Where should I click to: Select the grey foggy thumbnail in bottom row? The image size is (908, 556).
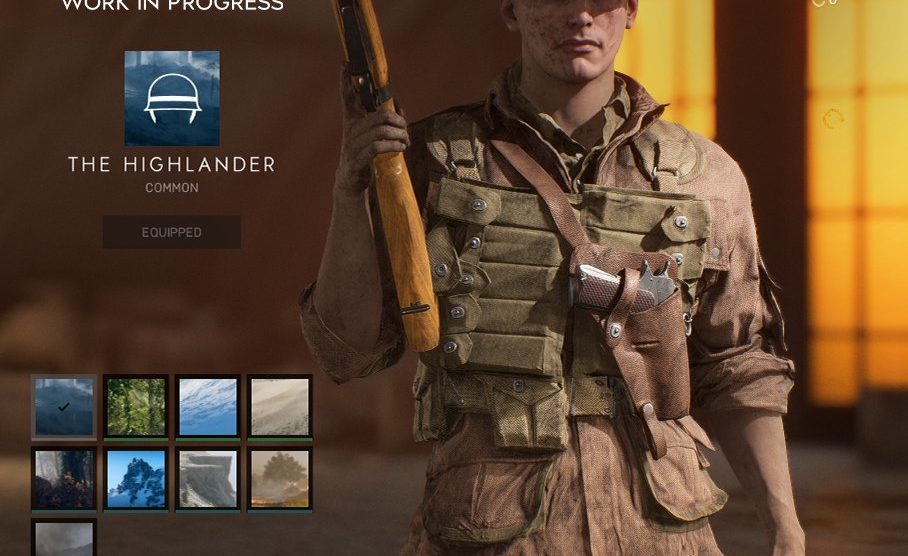coord(64,539)
